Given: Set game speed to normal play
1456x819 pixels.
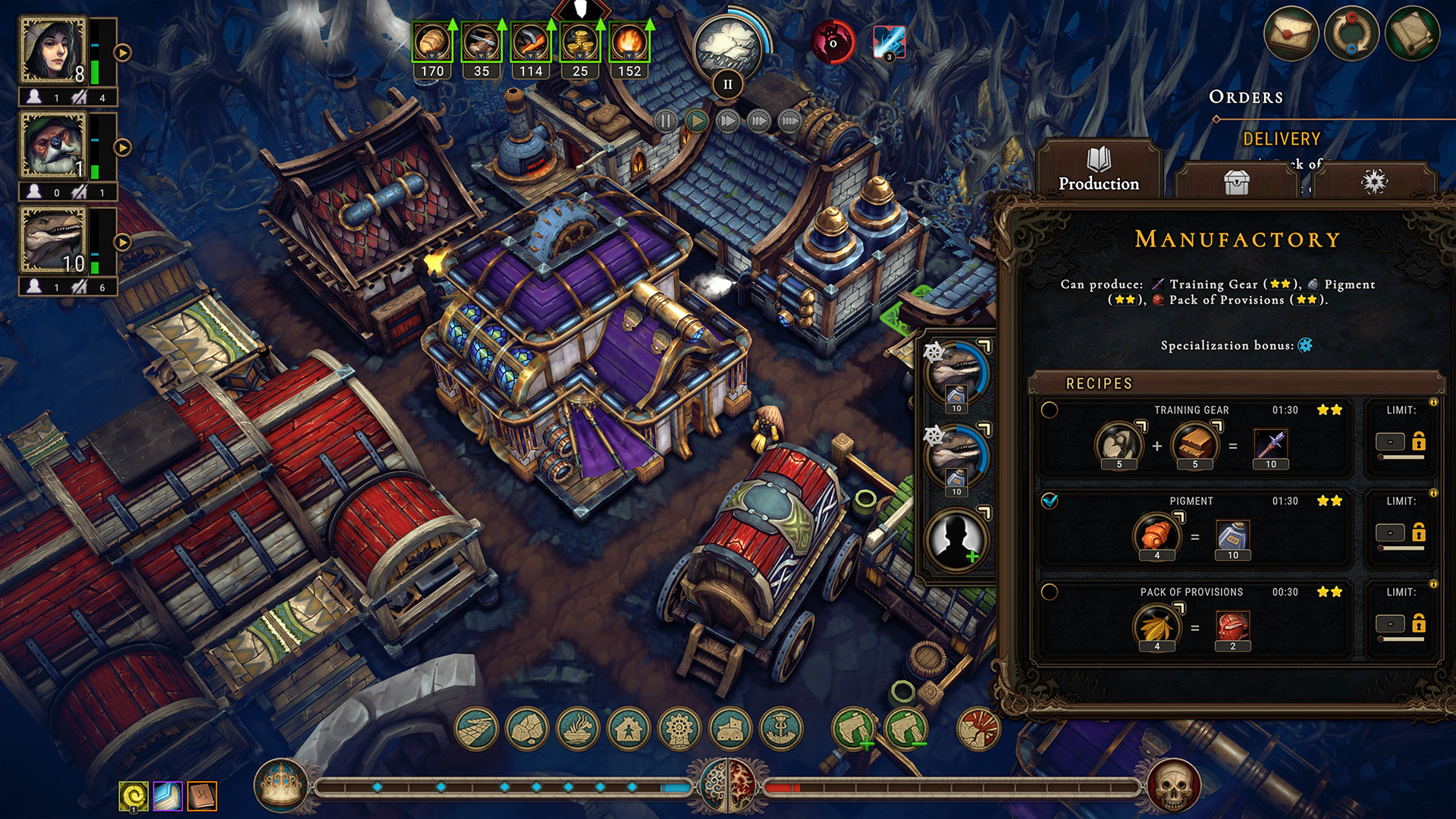Looking at the screenshot, I should [x=696, y=121].
